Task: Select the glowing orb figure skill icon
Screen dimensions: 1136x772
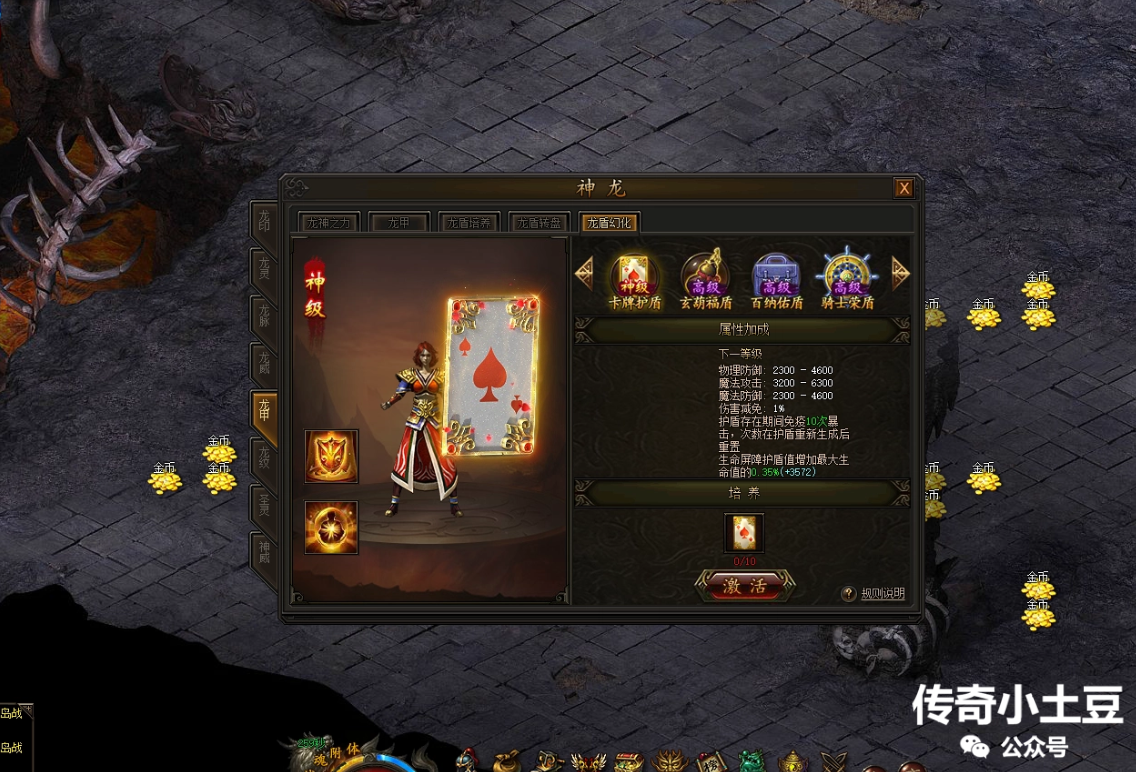Action: click(332, 527)
